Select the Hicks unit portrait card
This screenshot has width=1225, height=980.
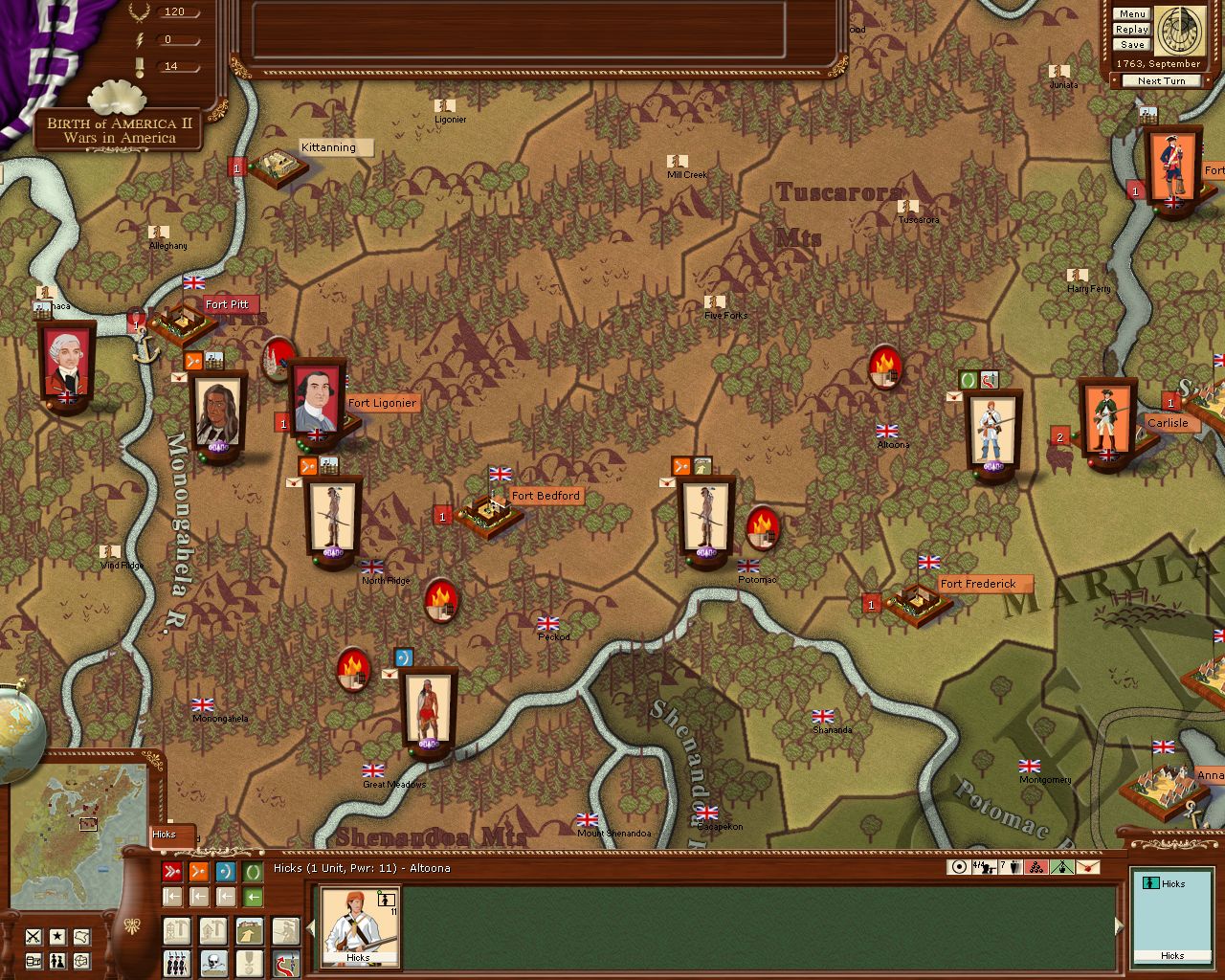tap(359, 924)
